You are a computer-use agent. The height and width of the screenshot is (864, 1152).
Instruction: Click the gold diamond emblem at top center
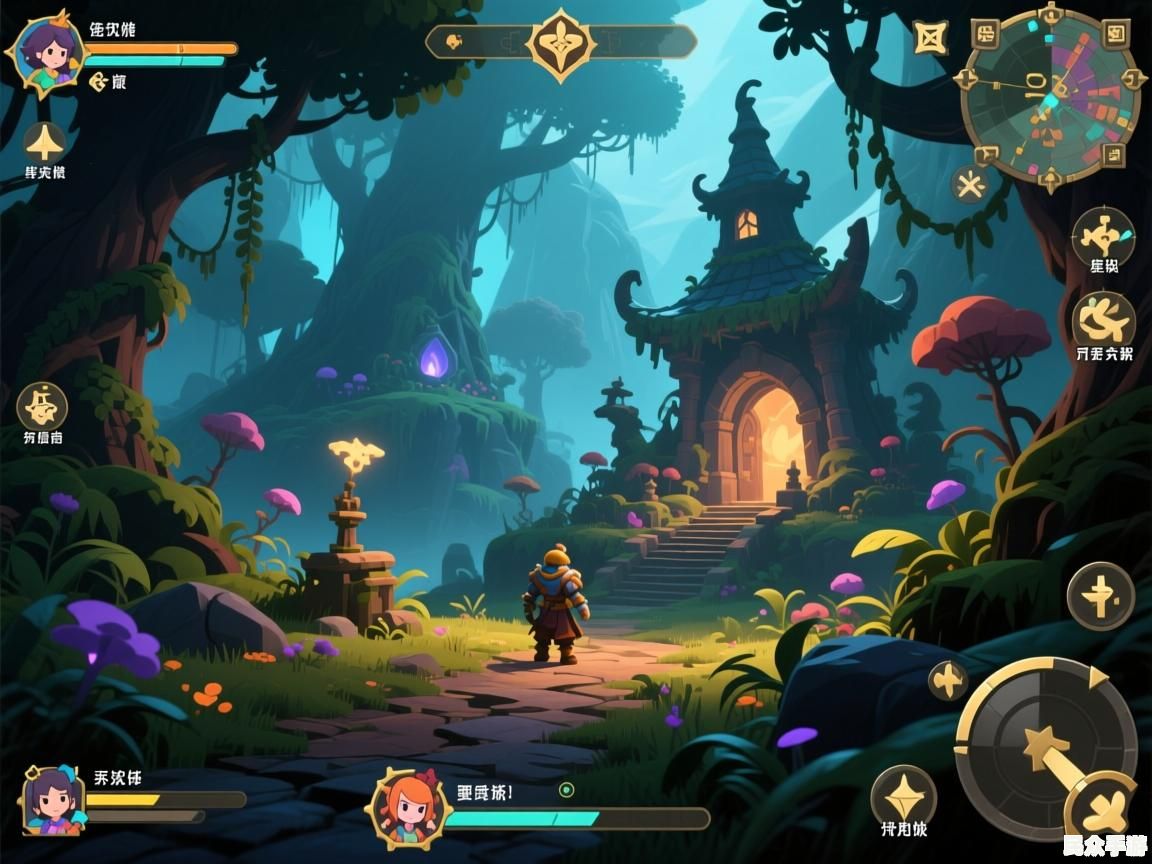[x=561, y=43]
